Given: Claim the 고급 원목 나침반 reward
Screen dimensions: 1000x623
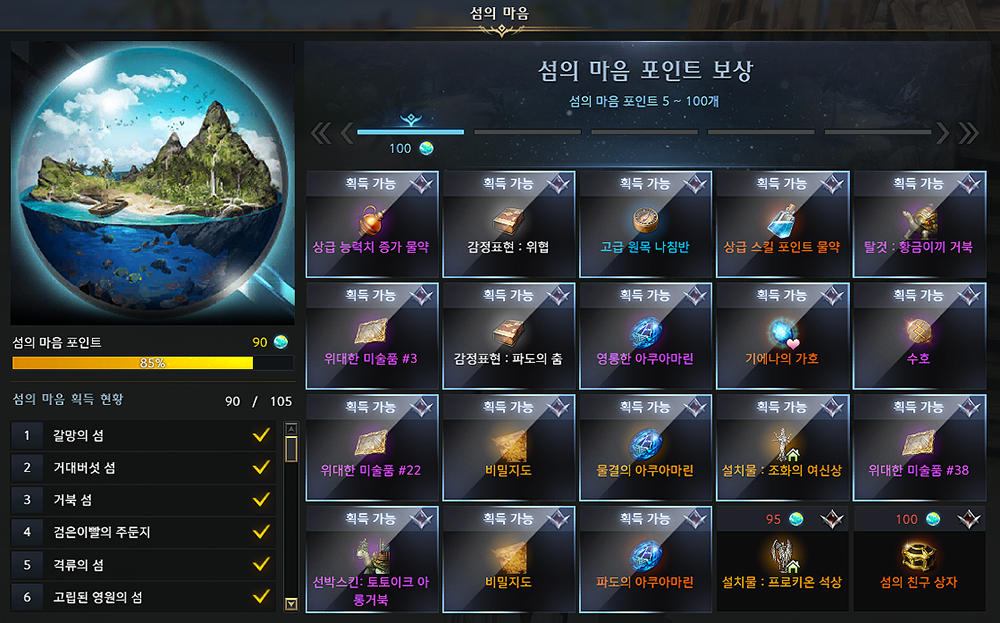Looking at the screenshot, I should (645, 224).
